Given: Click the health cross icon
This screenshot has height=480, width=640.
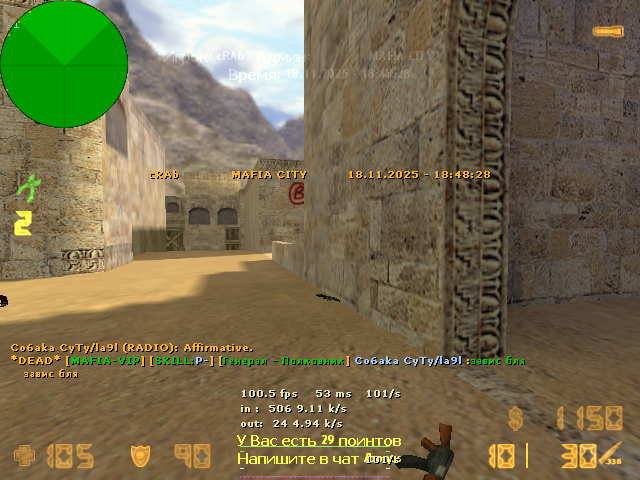Looking at the screenshot, I should click(x=24, y=457).
